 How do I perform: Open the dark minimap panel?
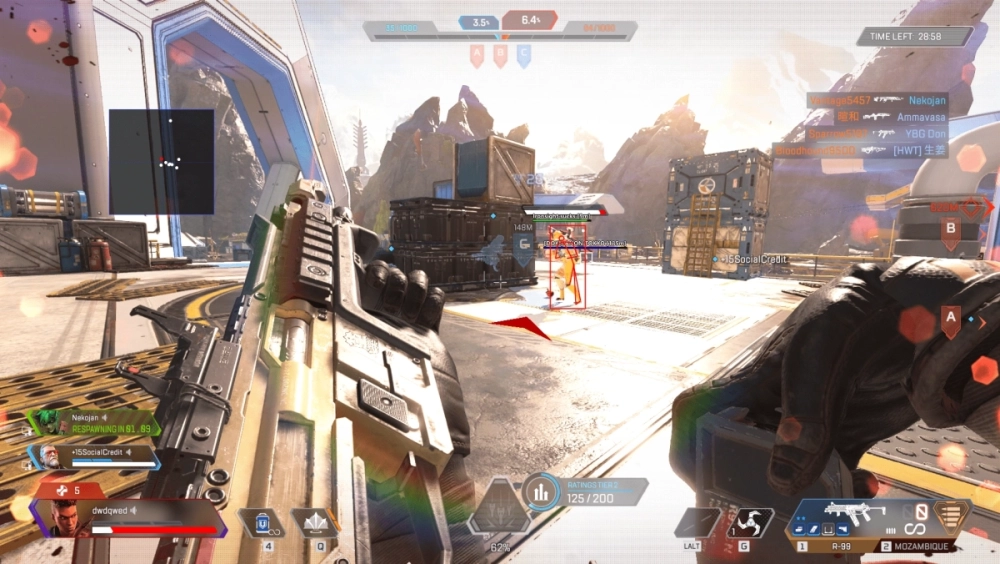point(161,161)
